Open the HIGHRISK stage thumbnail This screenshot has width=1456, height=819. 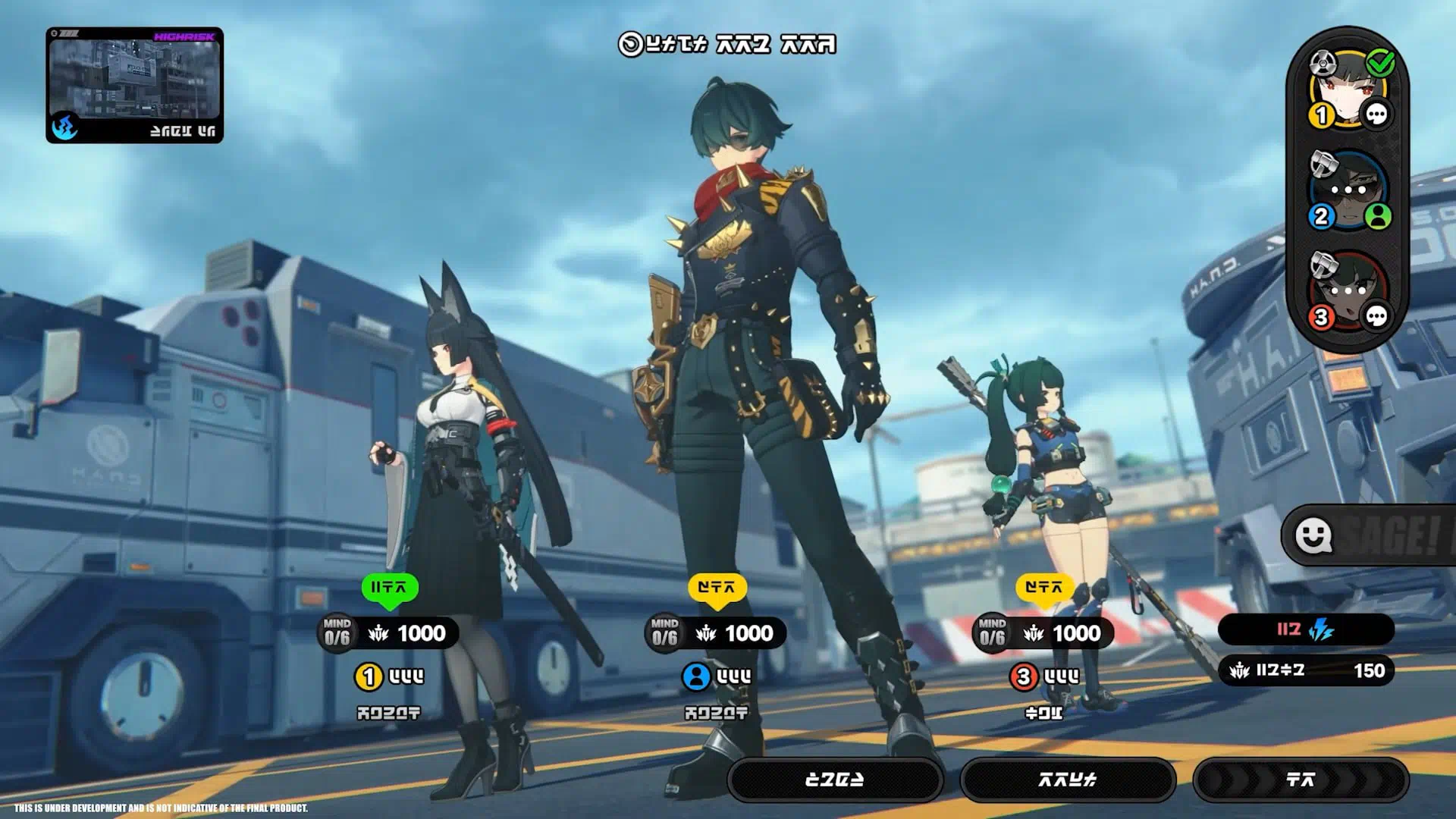[134, 85]
